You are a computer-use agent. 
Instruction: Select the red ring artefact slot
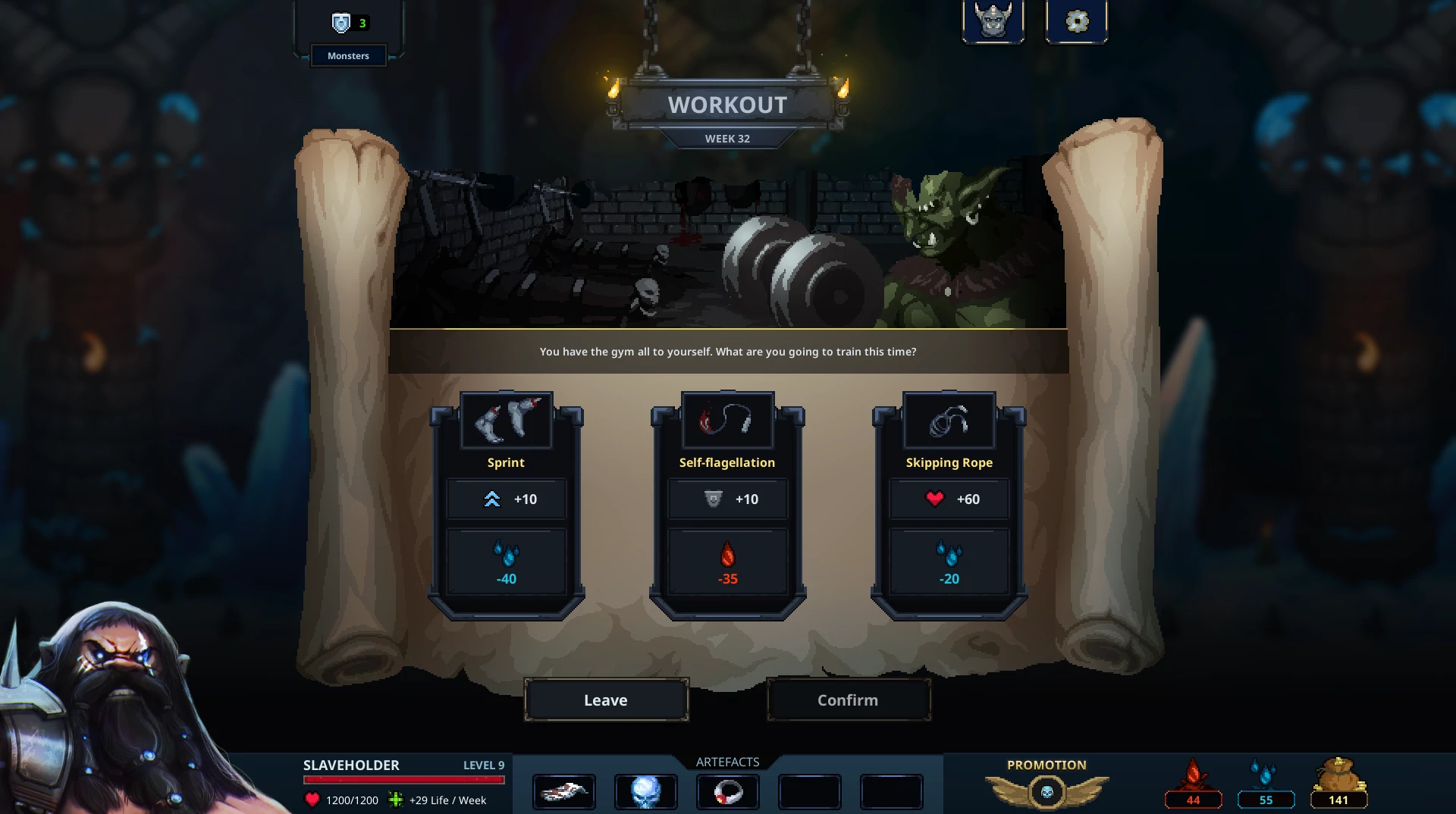727,792
